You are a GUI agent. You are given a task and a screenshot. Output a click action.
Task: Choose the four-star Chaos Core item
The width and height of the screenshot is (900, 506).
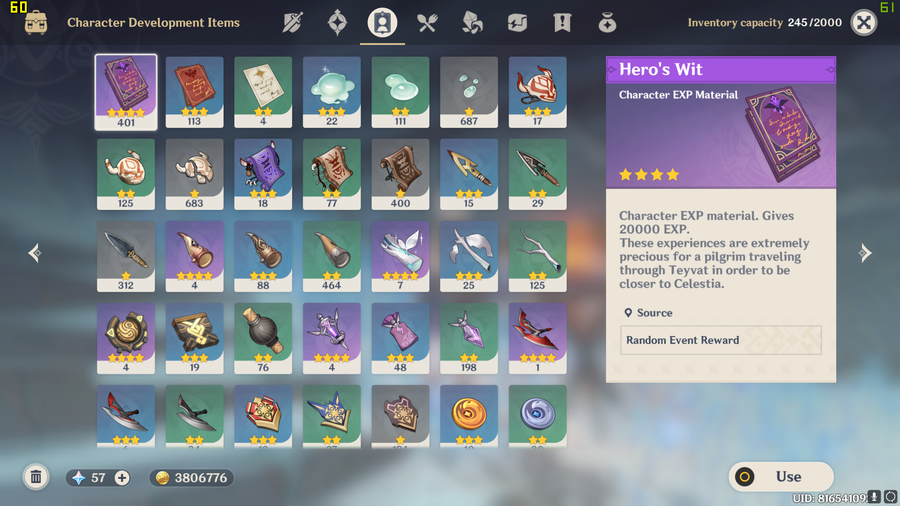pos(126,338)
